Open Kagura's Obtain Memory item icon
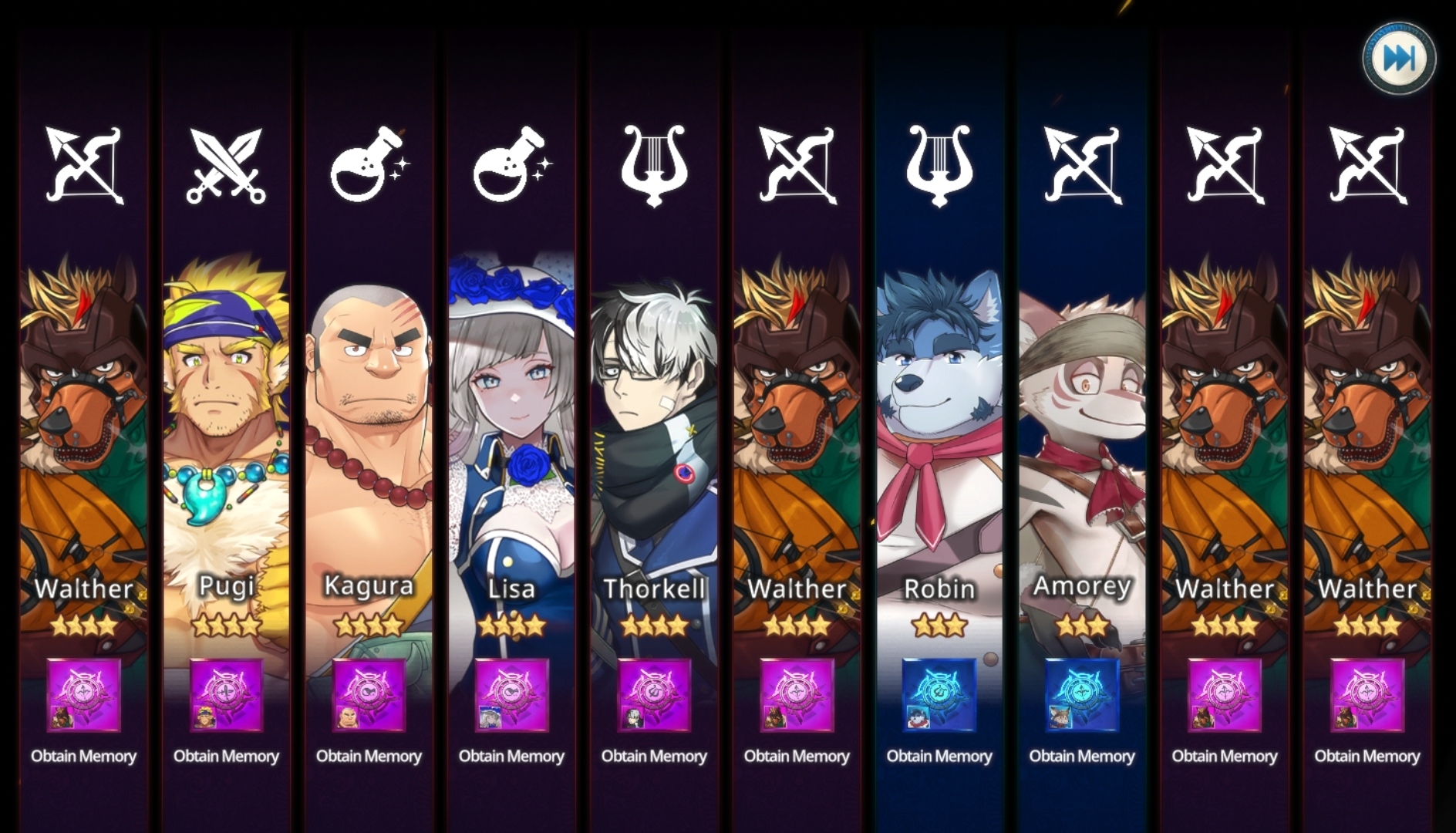 coord(369,695)
